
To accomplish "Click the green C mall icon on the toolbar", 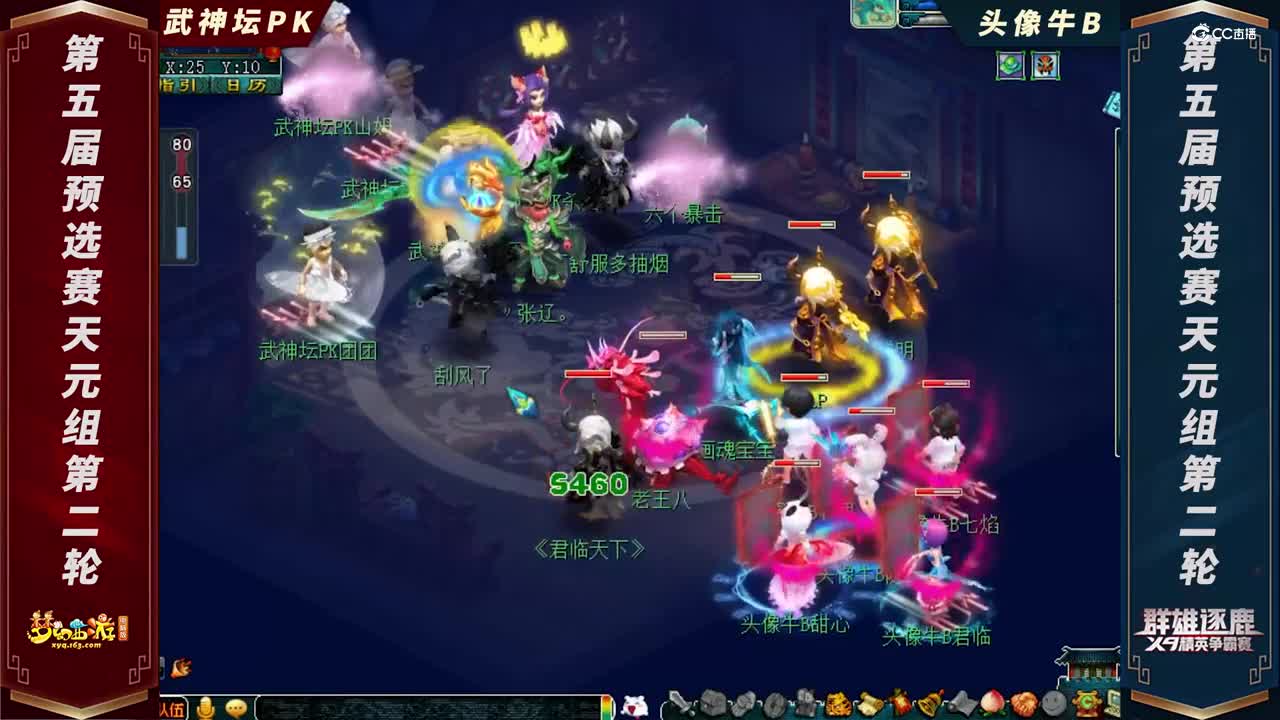I will 1087,702.
